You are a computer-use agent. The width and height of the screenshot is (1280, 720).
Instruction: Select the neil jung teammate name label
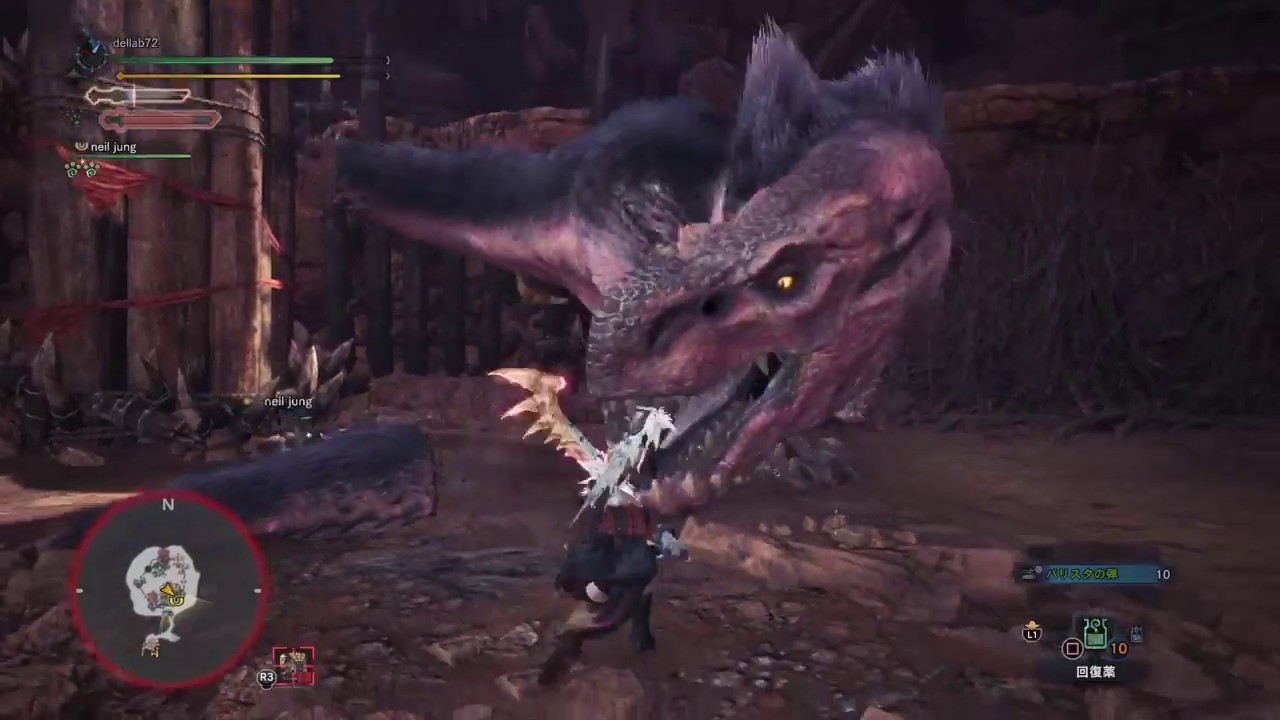pyautogui.click(x=113, y=146)
